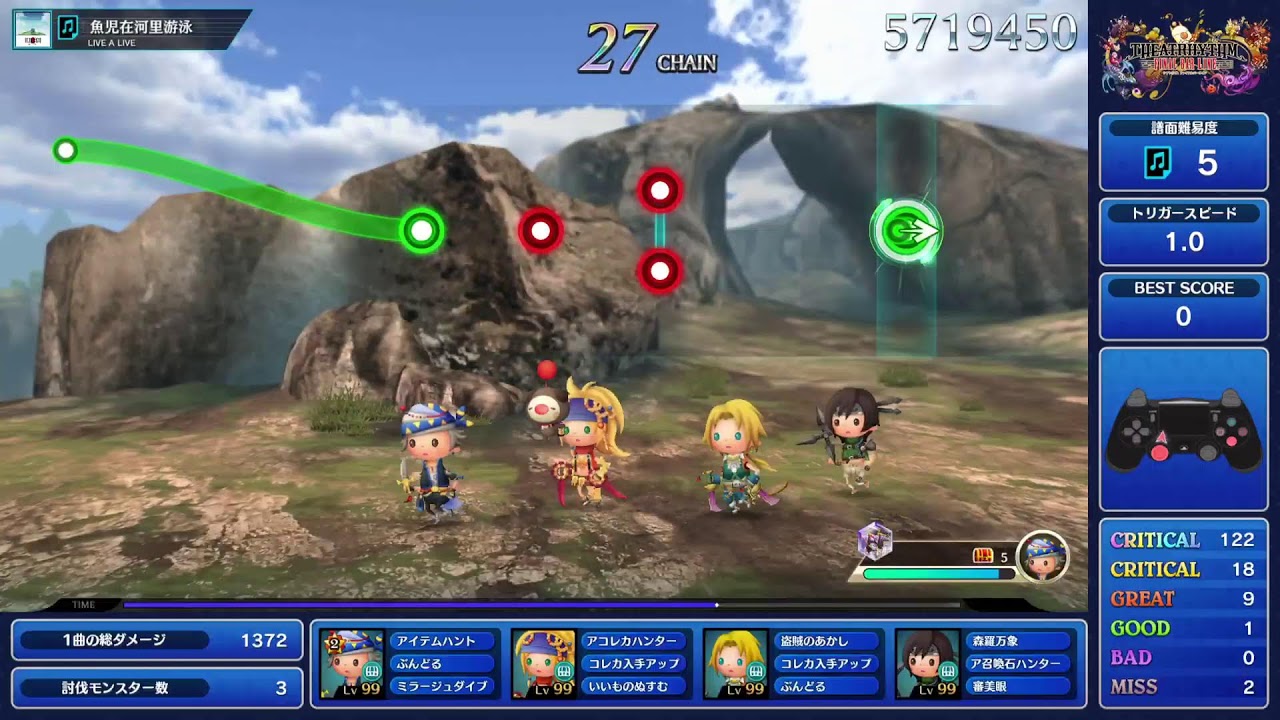This screenshot has width=1280, height=720.
Task: Choose the 審美眼 ability
Action: 1017,686
